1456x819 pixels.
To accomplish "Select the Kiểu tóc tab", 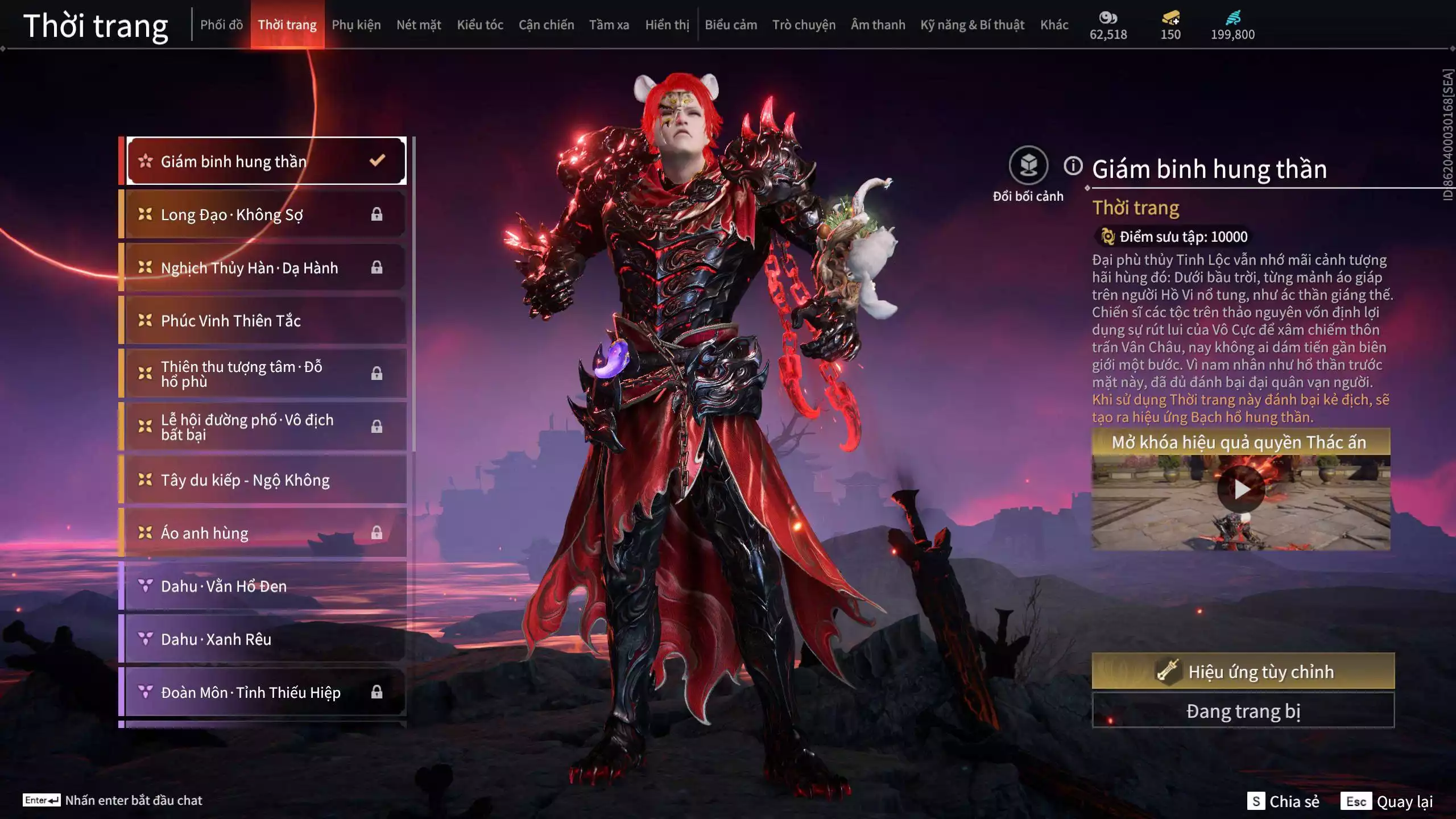I will [480, 25].
